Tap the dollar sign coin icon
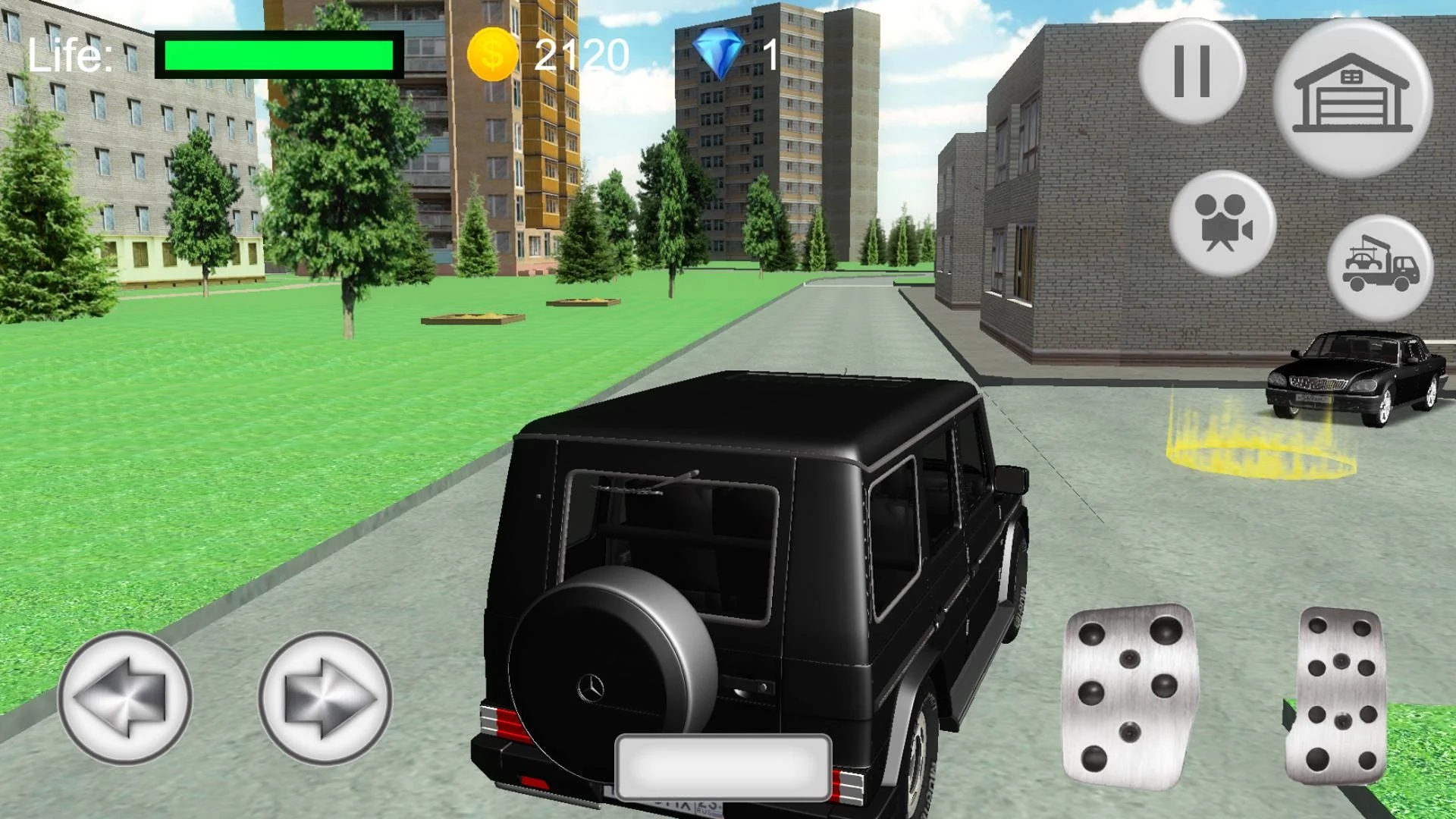 point(491,55)
